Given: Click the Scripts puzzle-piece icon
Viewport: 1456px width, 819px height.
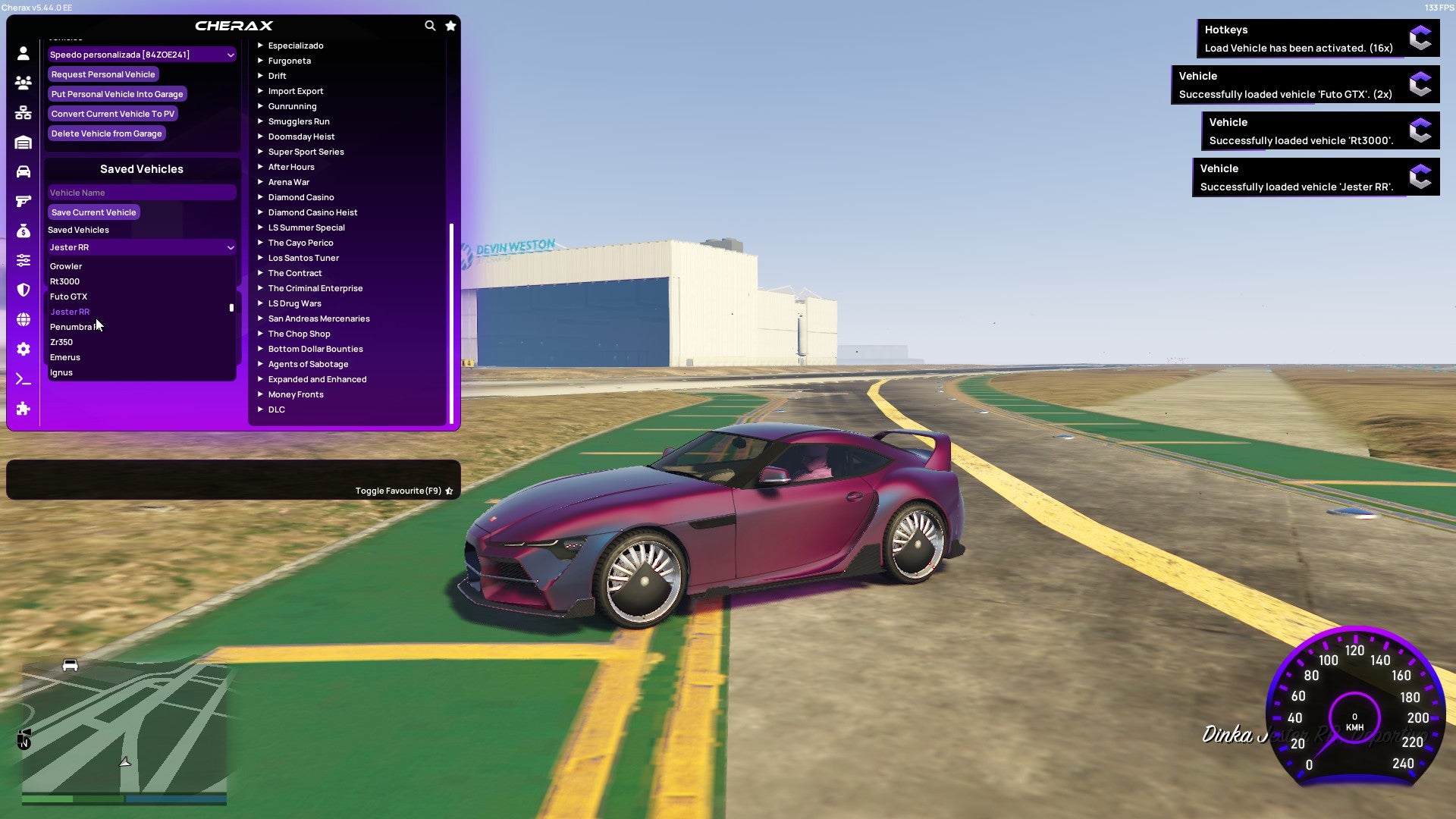Looking at the screenshot, I should (x=23, y=409).
